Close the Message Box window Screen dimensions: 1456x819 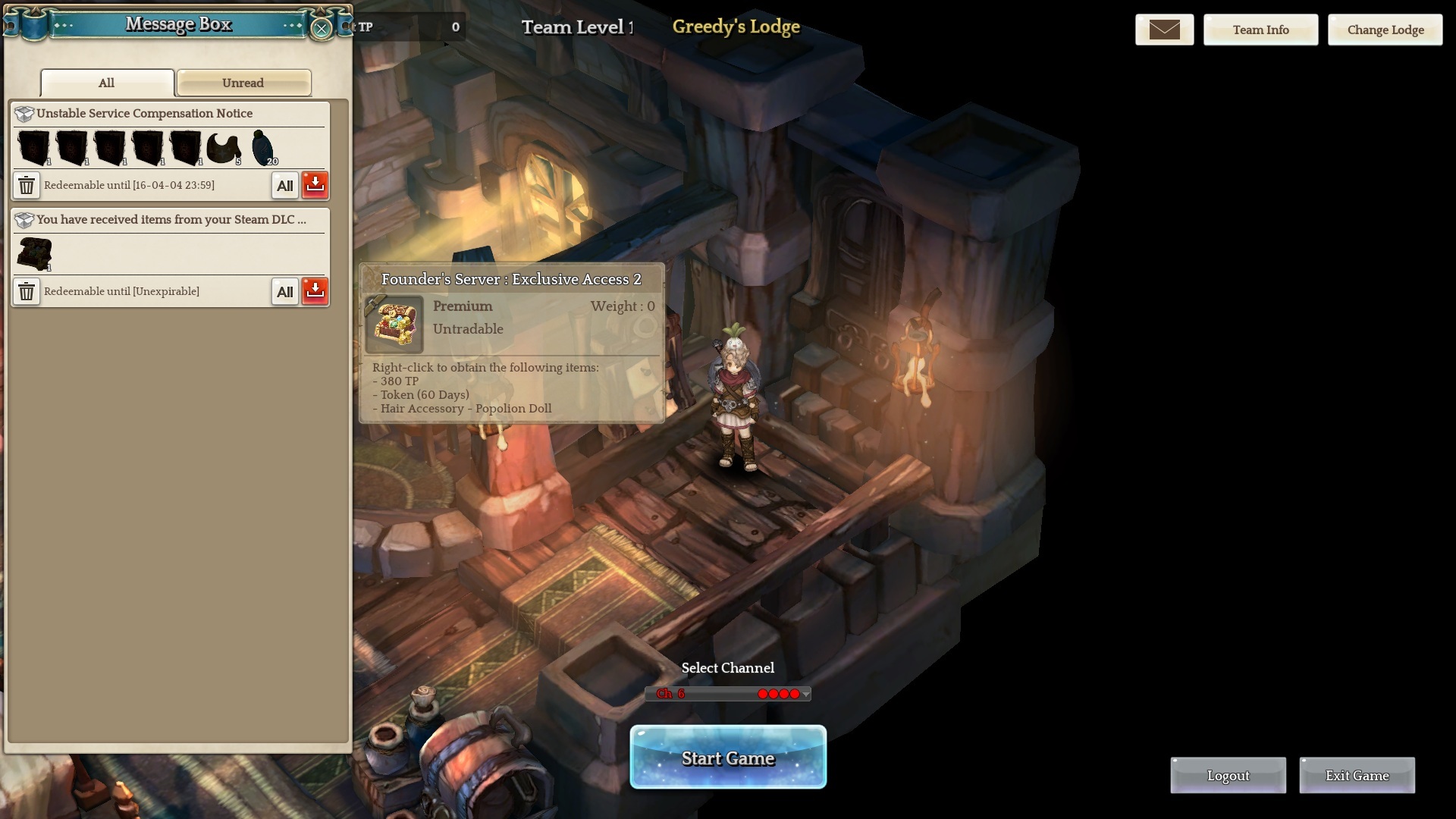tap(322, 29)
